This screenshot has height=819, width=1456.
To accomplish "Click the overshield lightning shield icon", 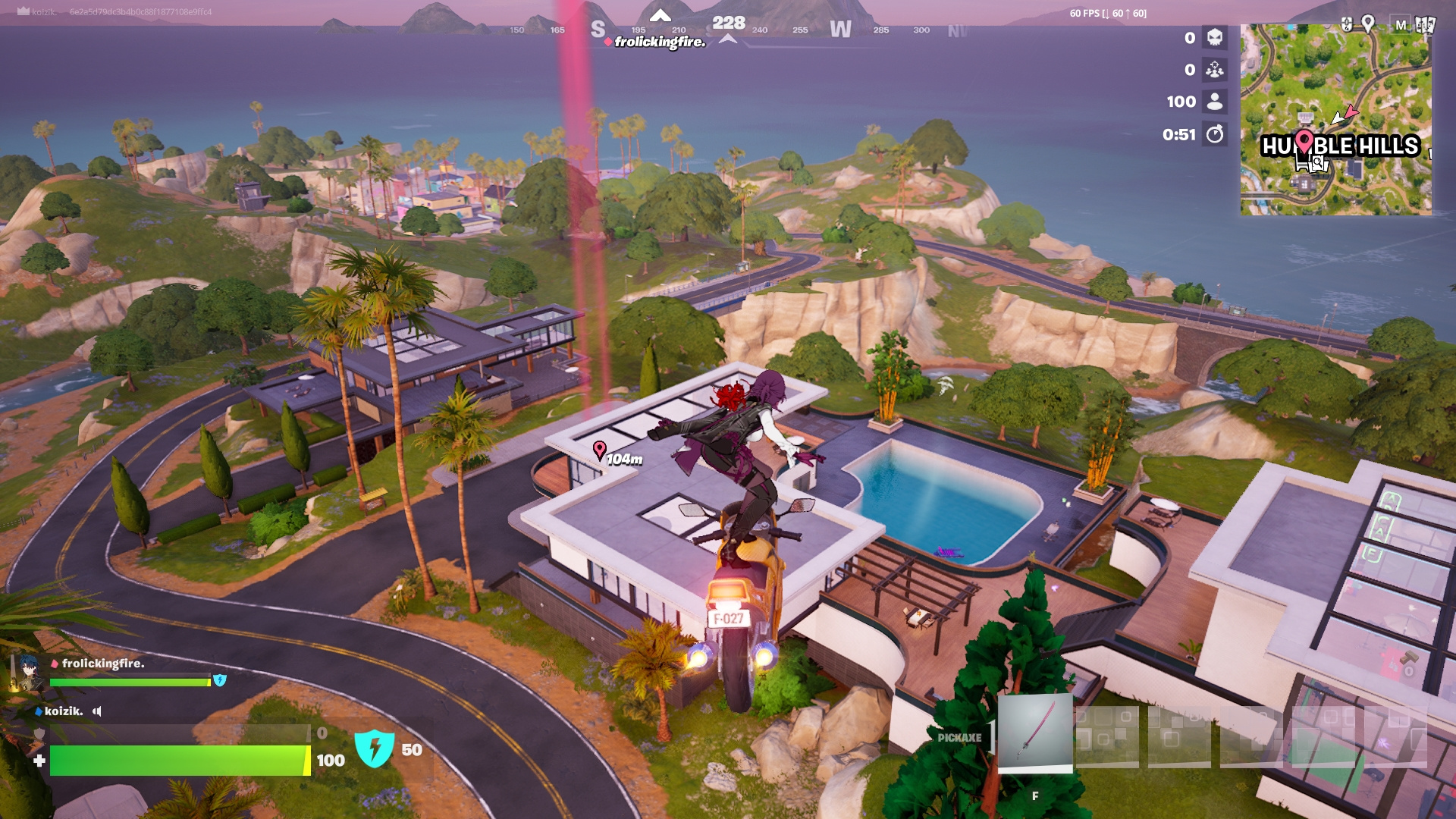I will (x=374, y=749).
